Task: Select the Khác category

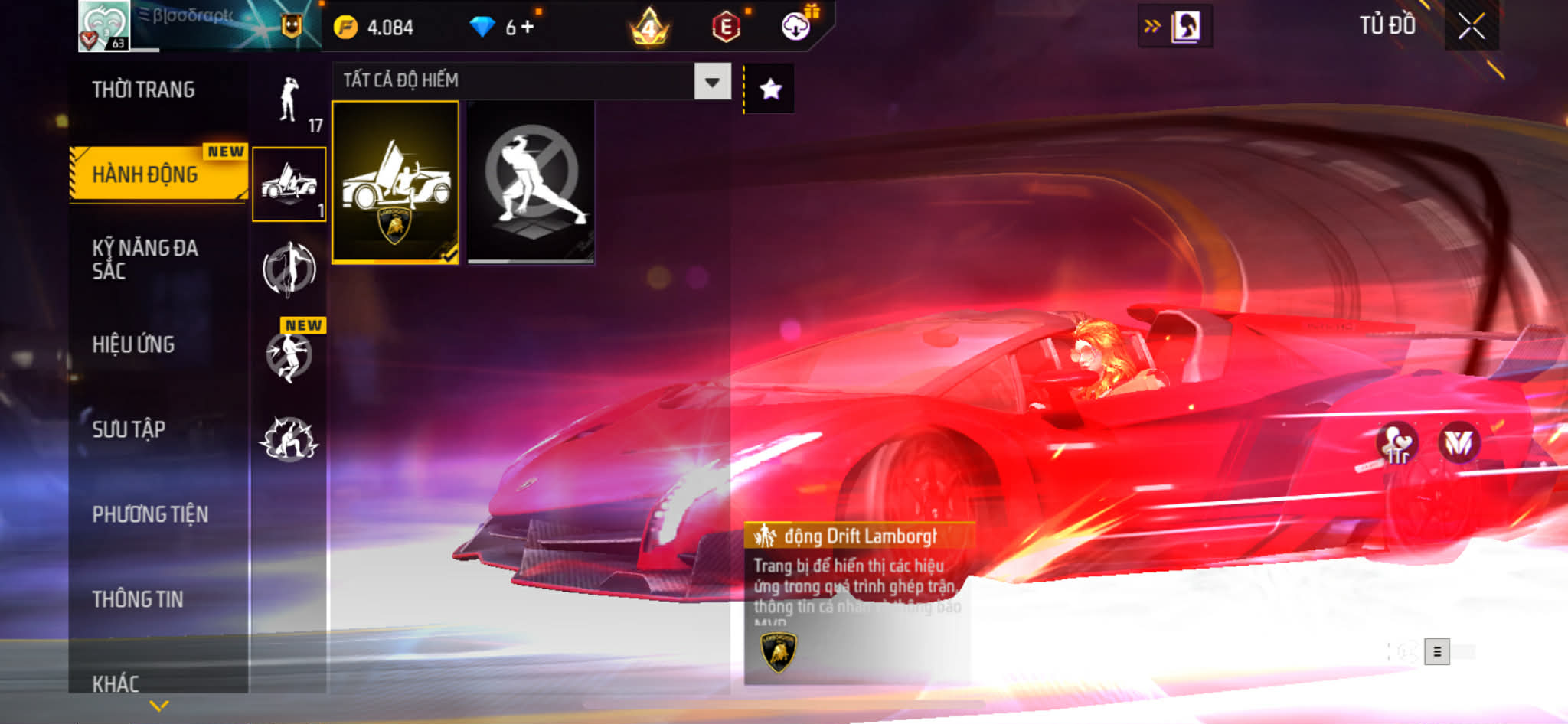Action: click(116, 682)
